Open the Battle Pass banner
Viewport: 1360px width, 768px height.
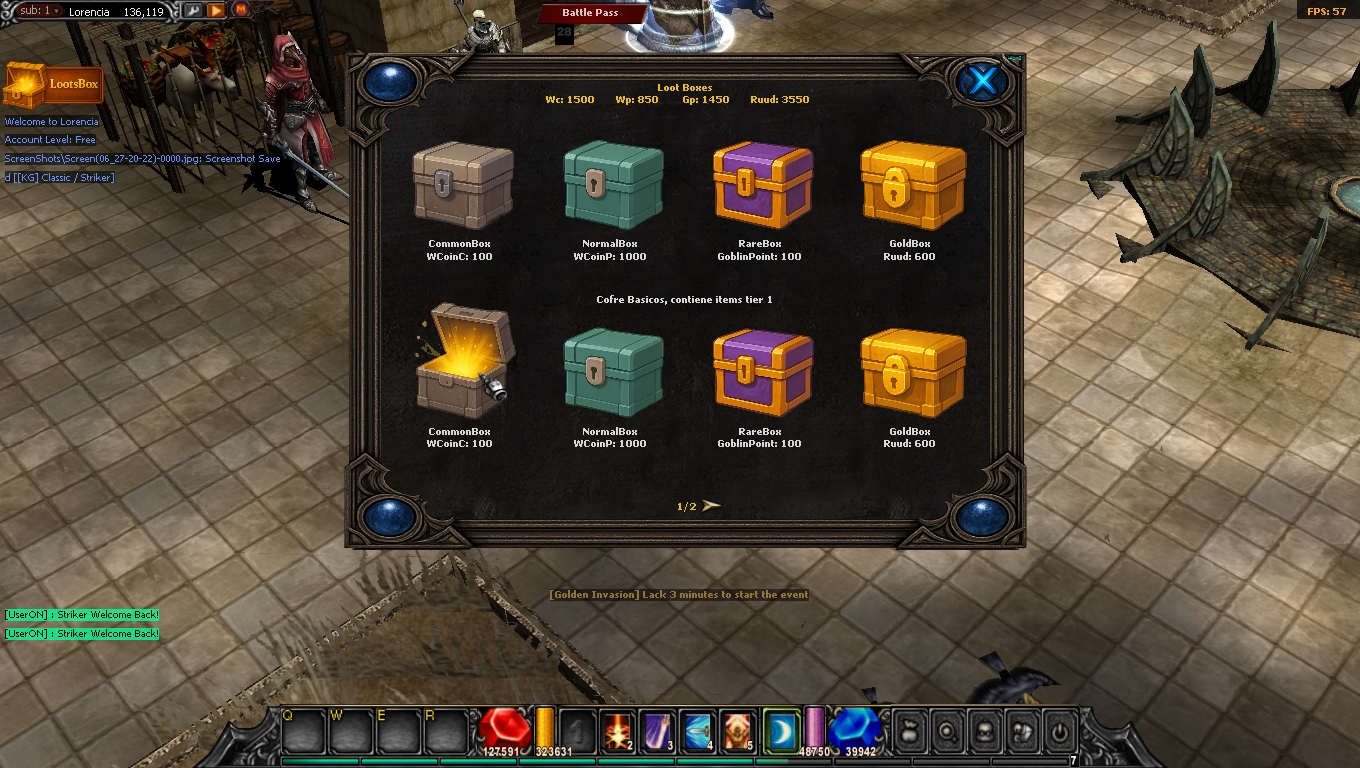click(590, 13)
